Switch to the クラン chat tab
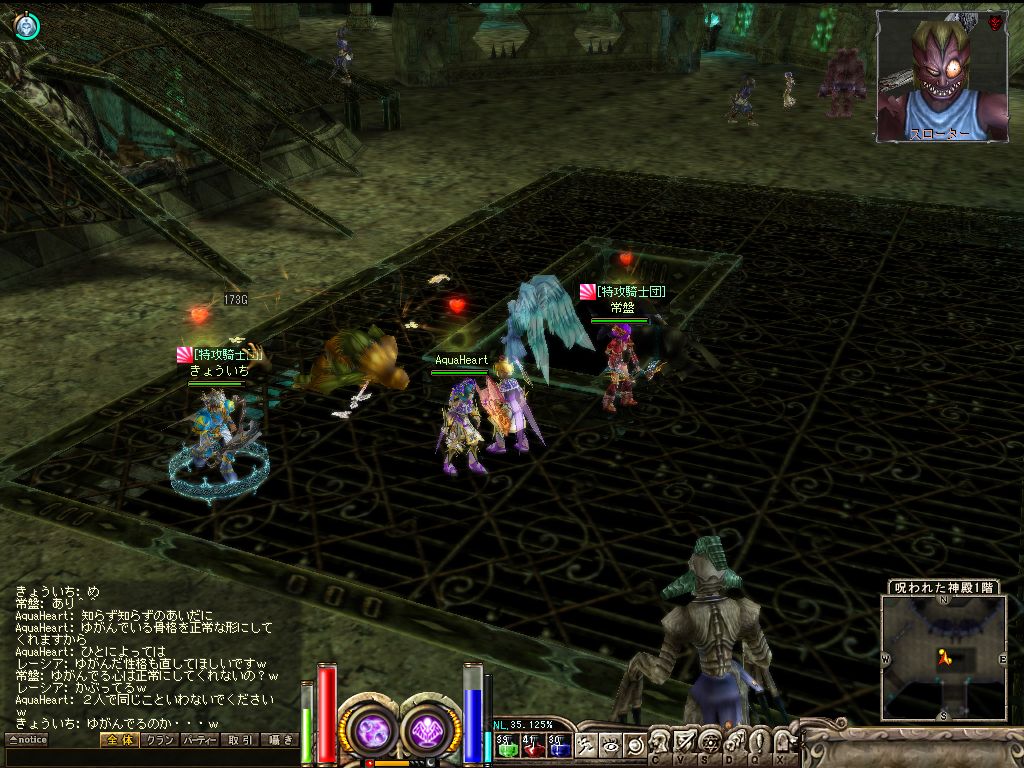The image size is (1024, 768). (x=160, y=740)
